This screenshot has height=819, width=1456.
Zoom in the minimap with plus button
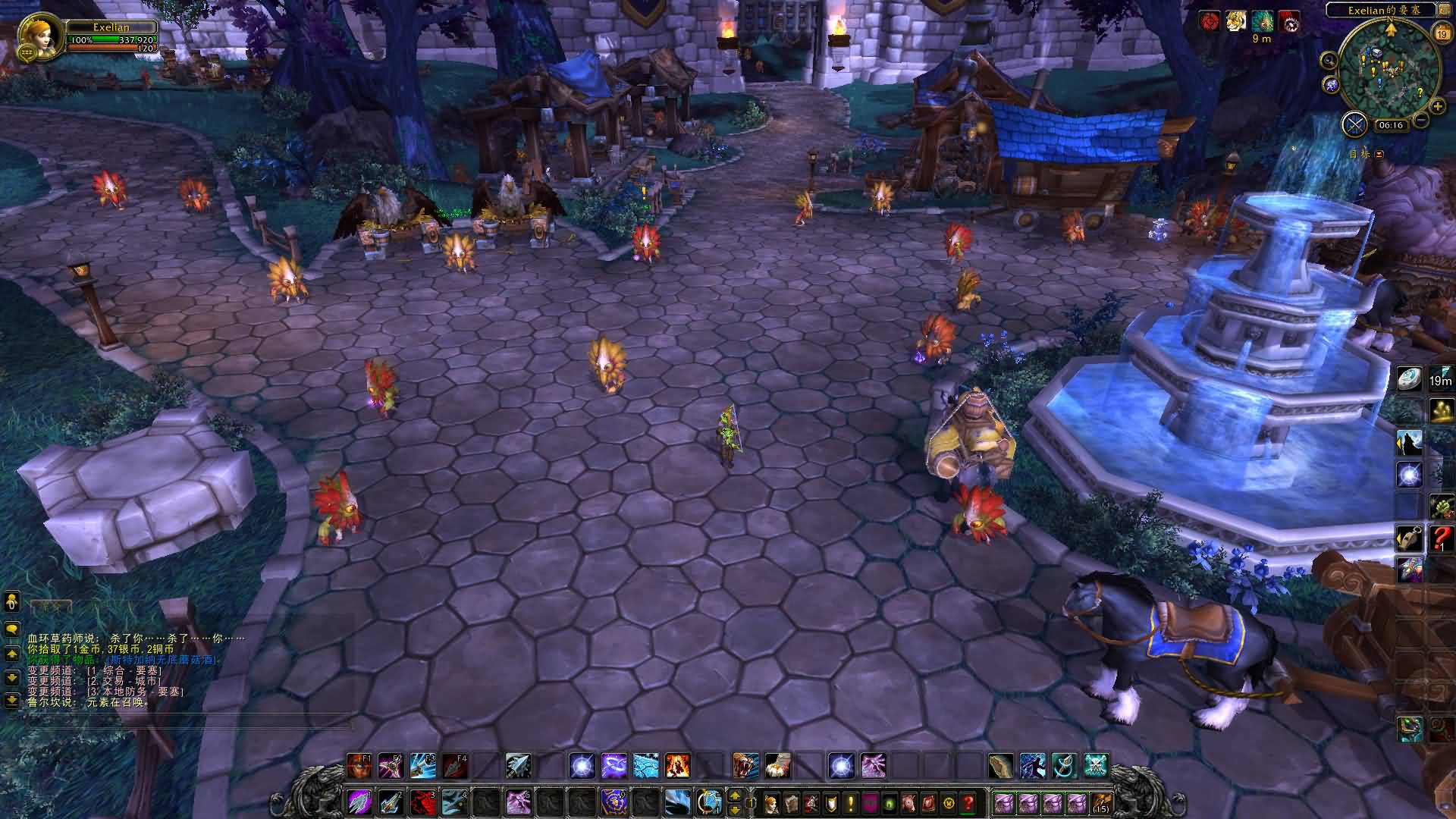coord(1436,106)
